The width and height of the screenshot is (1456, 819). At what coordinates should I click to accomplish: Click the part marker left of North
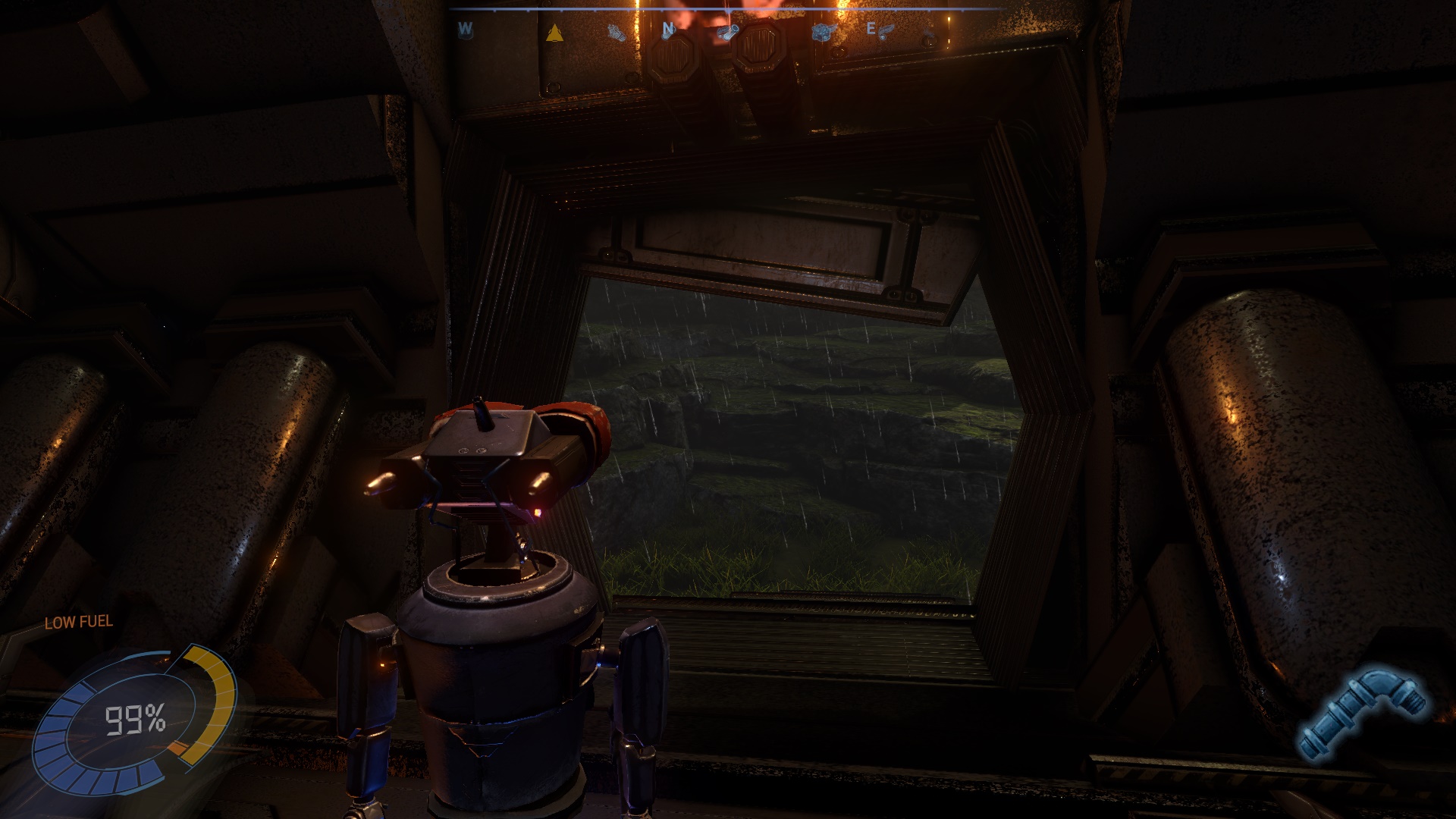617,33
